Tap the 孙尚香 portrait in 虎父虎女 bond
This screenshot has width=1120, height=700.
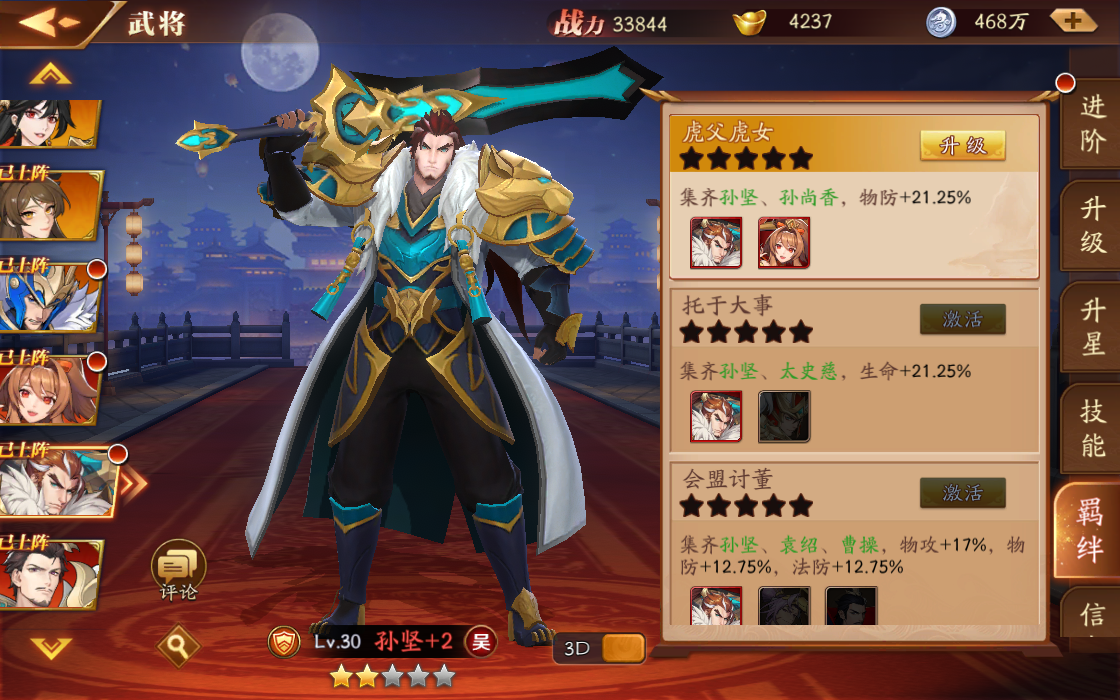[x=784, y=243]
